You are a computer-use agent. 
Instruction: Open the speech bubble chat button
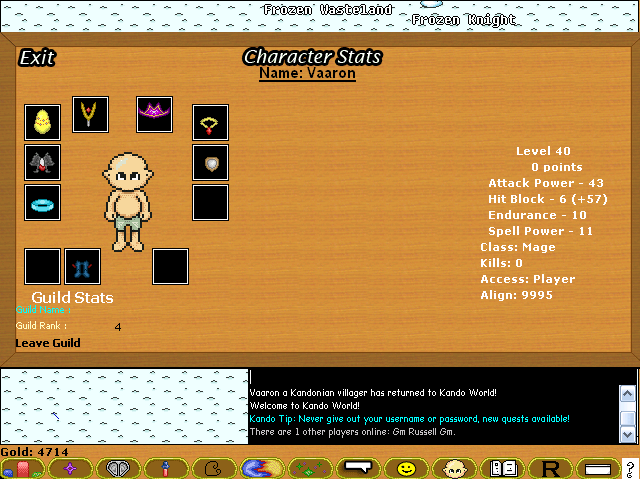(x=358, y=468)
